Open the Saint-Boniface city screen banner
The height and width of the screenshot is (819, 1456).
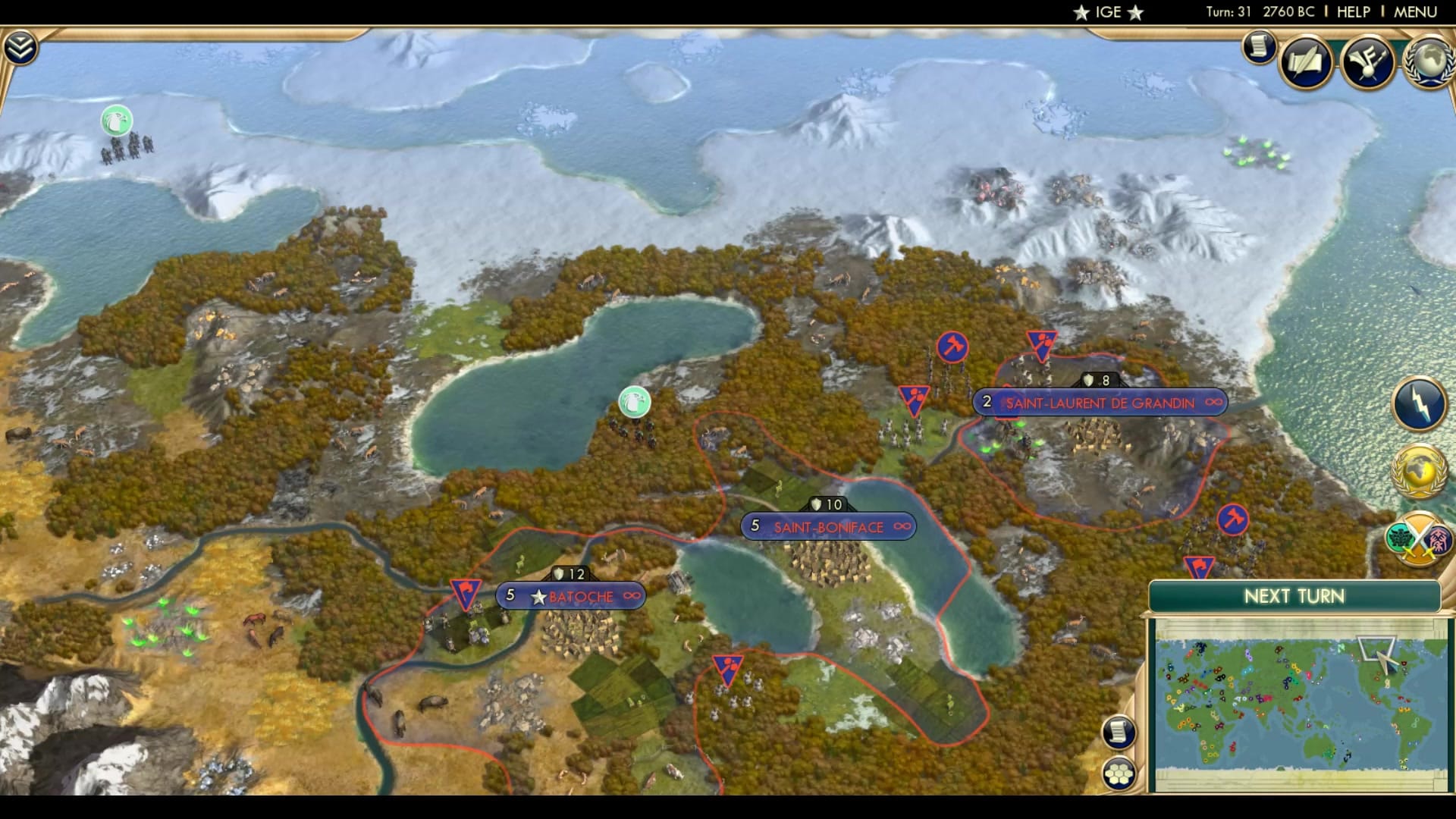[828, 526]
